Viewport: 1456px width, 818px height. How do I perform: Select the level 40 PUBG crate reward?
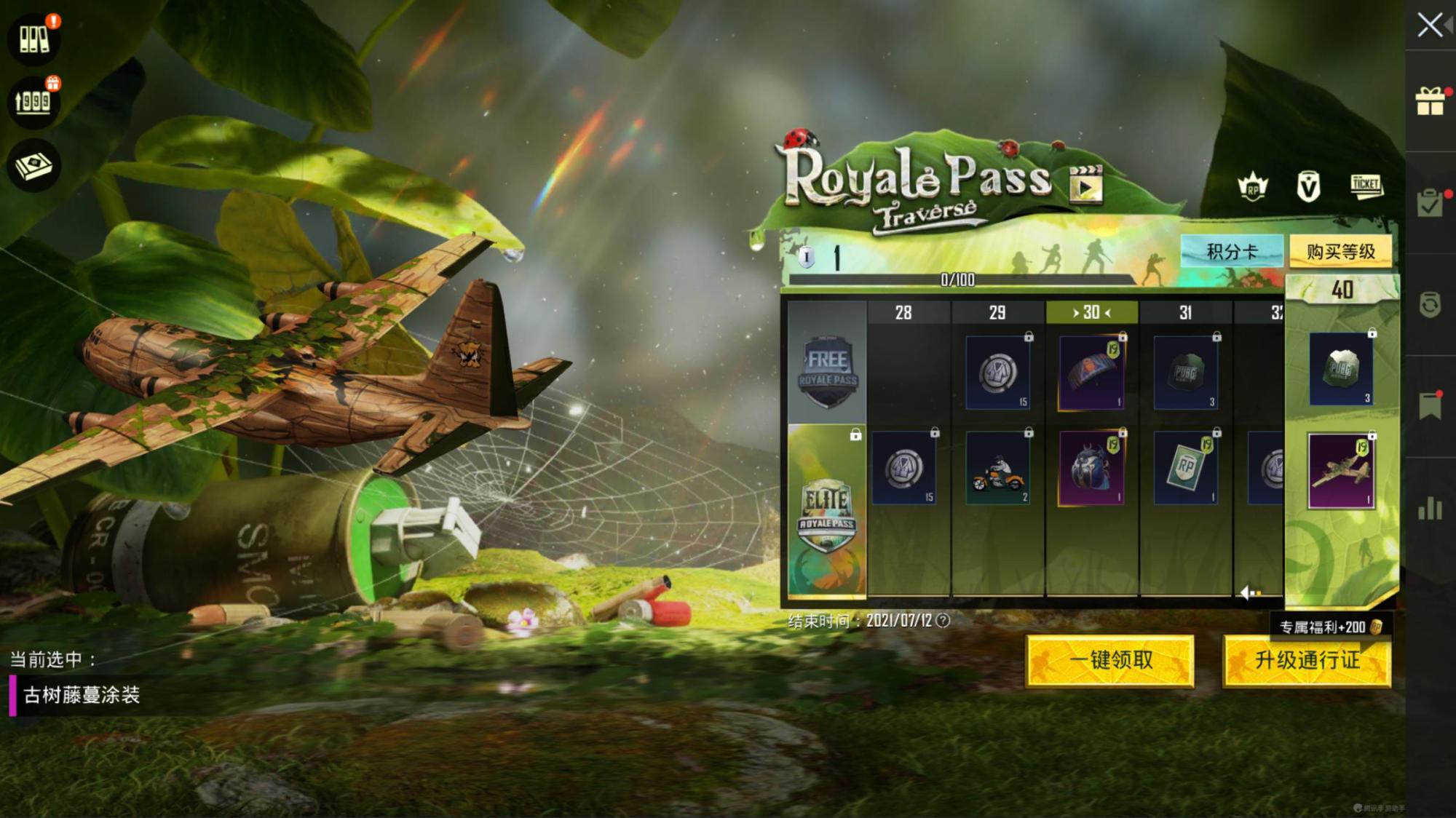click(1341, 370)
